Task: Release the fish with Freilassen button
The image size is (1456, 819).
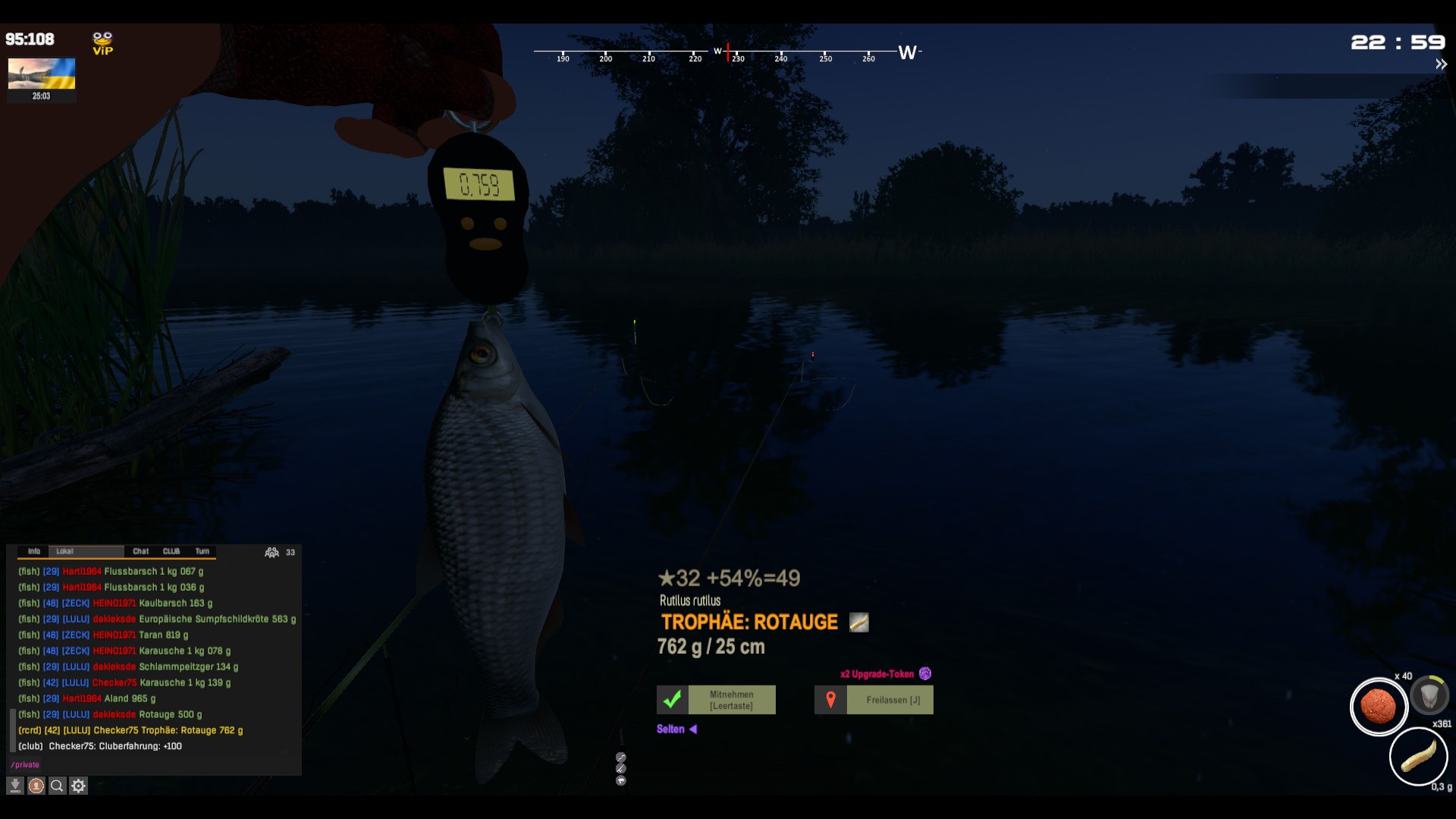Action: pos(874,700)
